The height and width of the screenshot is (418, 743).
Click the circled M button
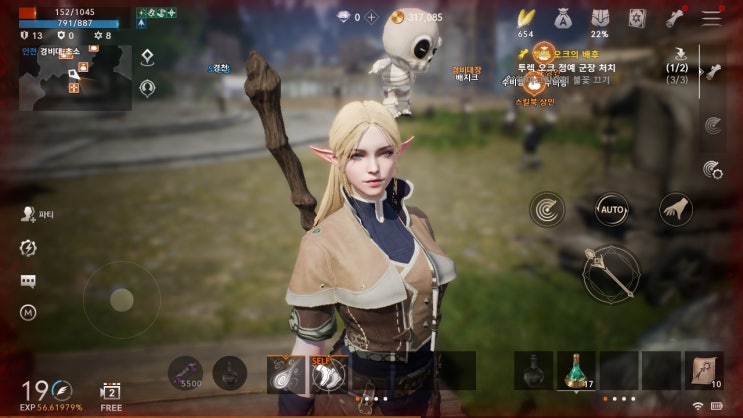click(x=28, y=313)
